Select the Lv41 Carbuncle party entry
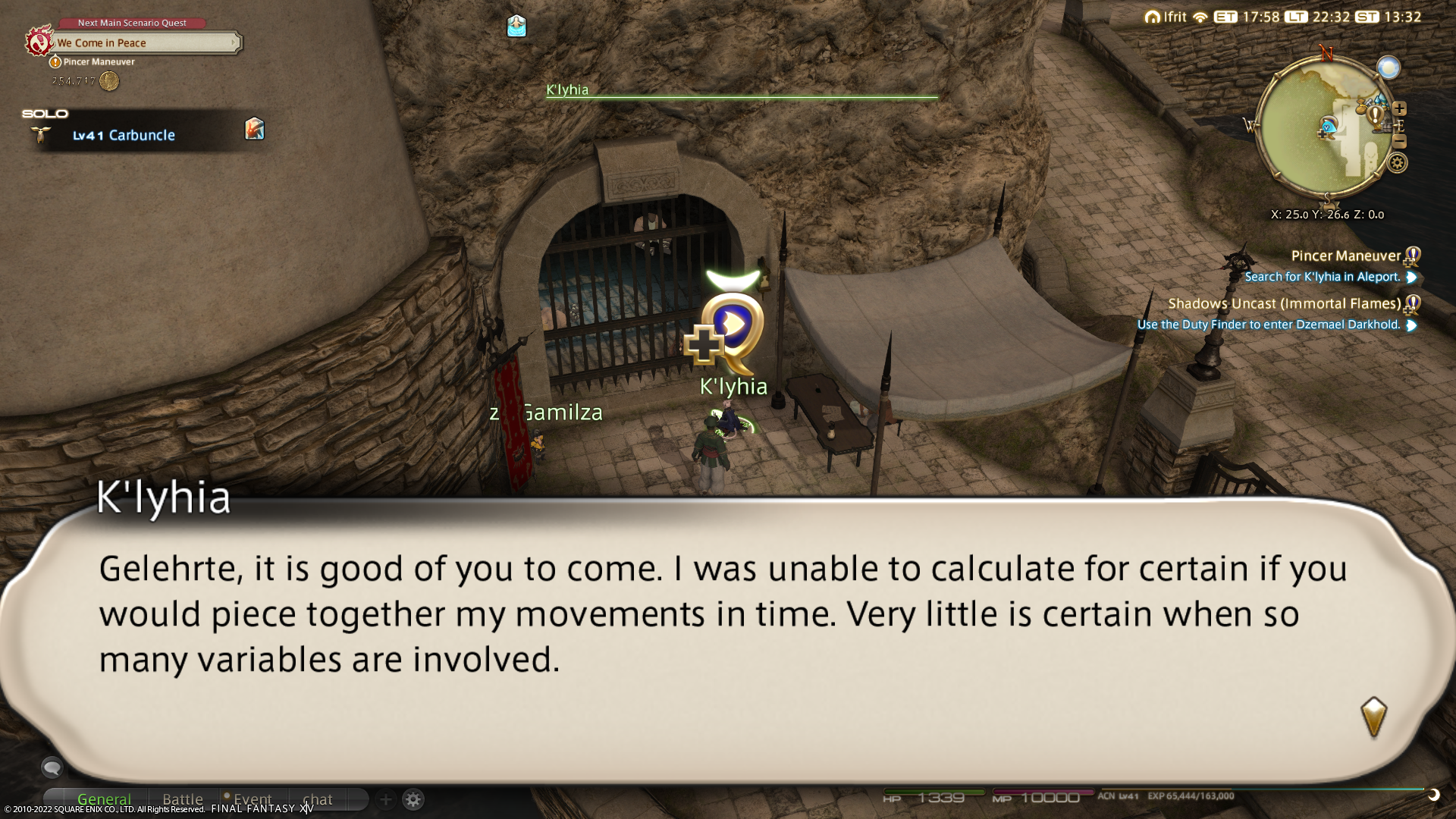 click(124, 135)
